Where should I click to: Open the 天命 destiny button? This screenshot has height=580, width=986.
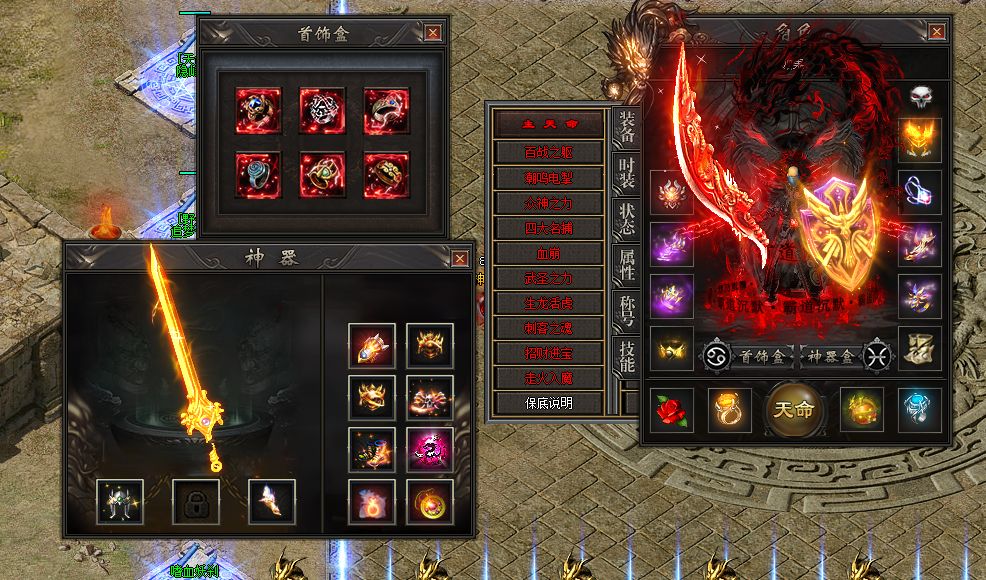(797, 408)
